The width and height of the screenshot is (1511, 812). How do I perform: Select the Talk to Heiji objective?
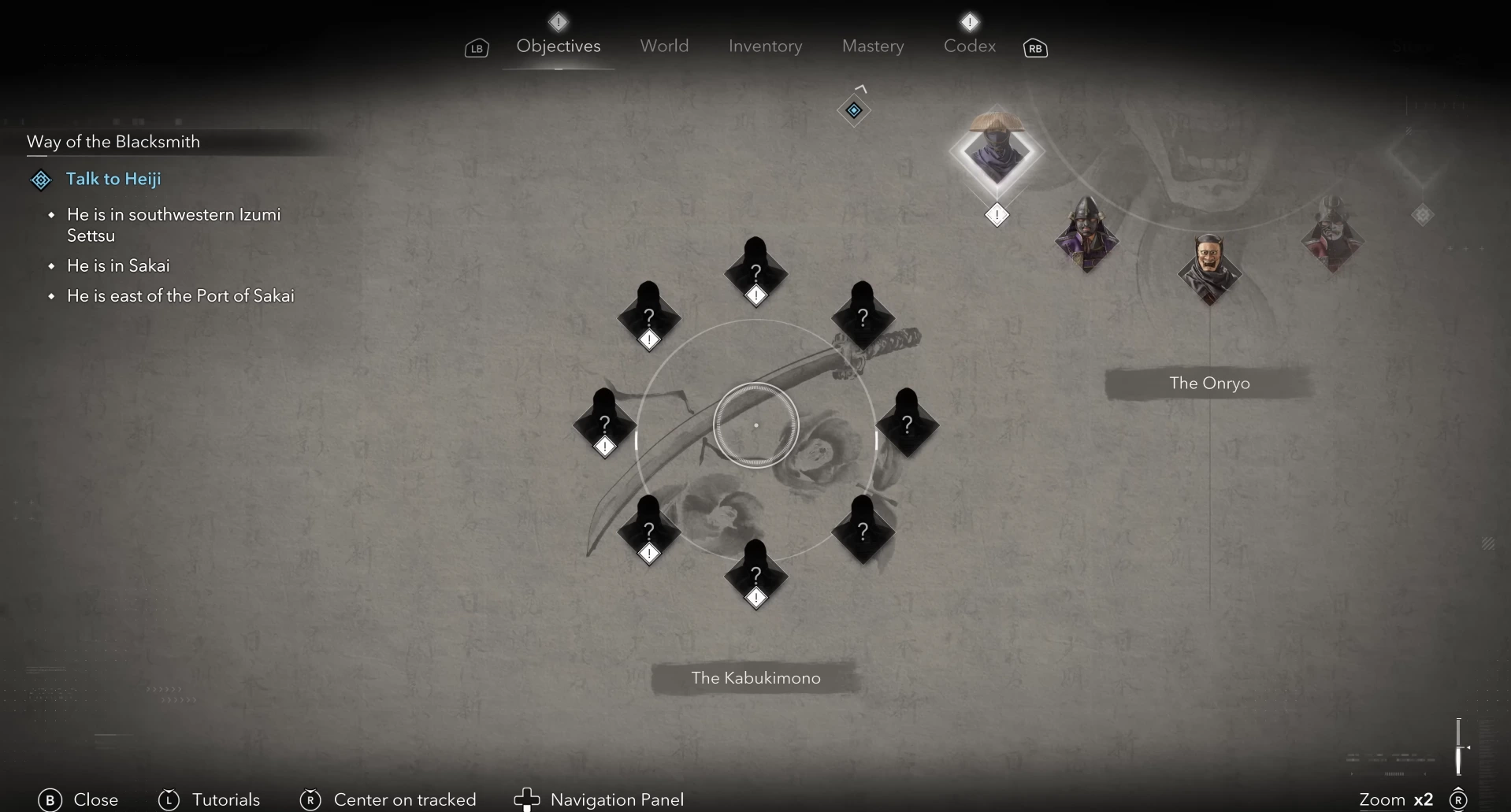pyautogui.click(x=113, y=179)
